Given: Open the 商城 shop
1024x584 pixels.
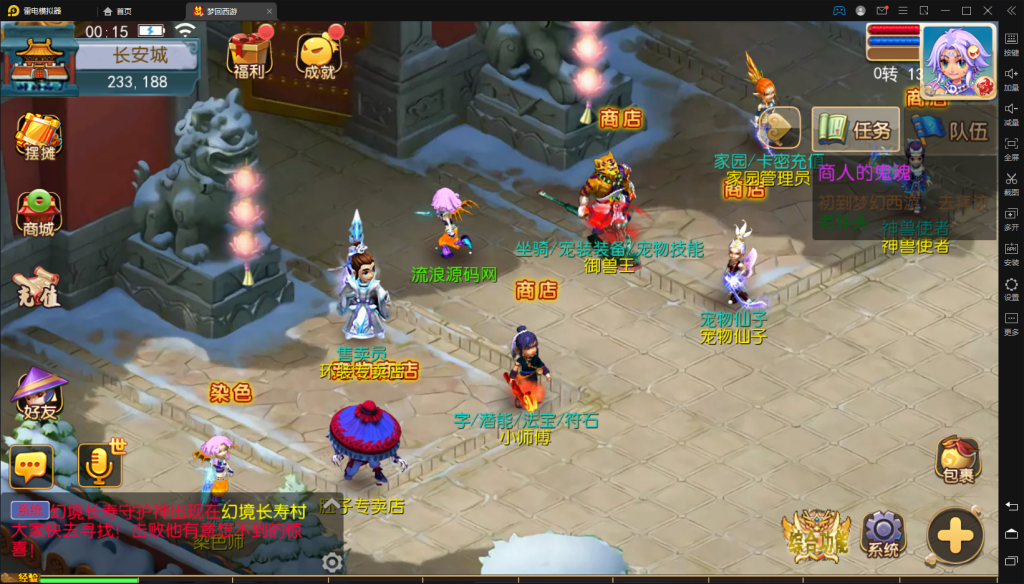Looking at the screenshot, I should 39,212.
